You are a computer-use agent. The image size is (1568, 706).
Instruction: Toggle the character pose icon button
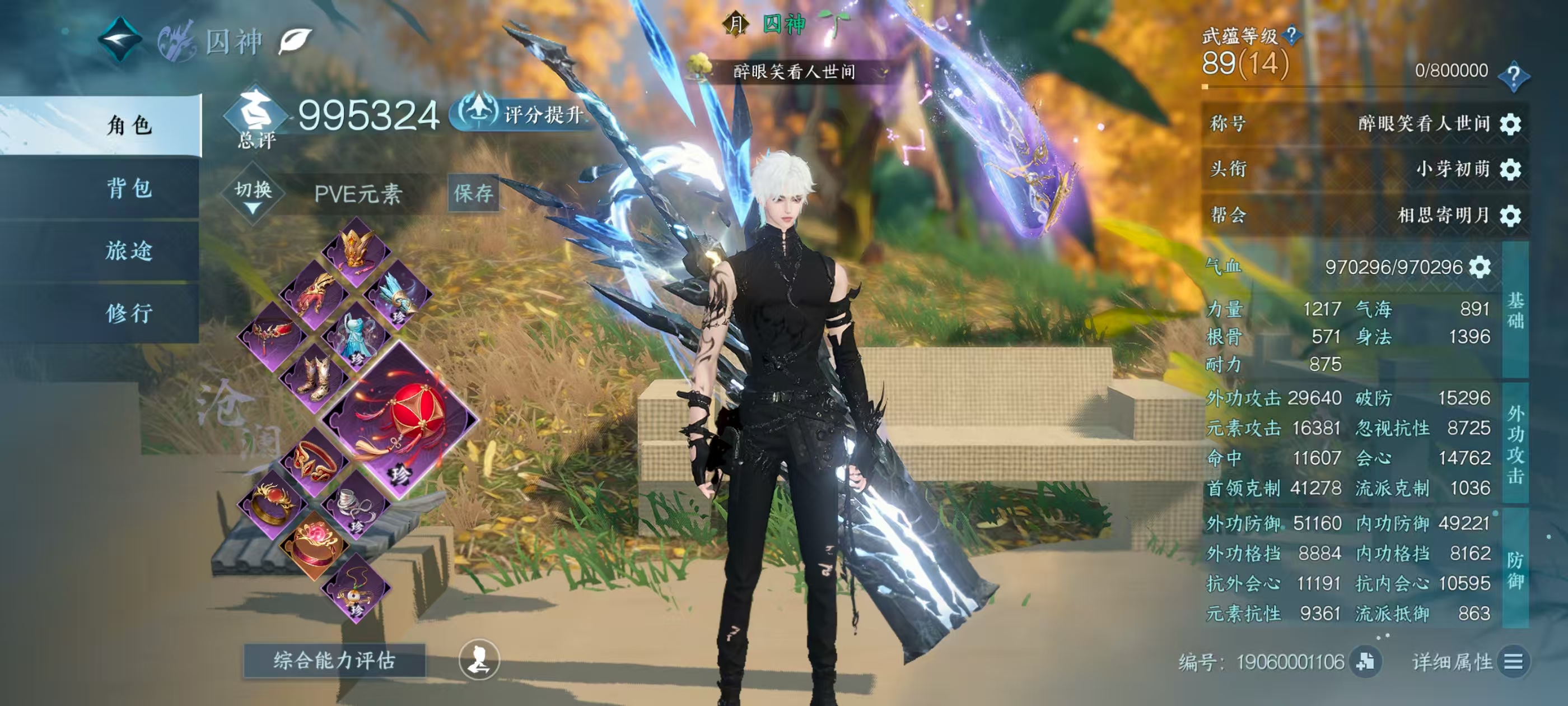pyautogui.click(x=479, y=659)
